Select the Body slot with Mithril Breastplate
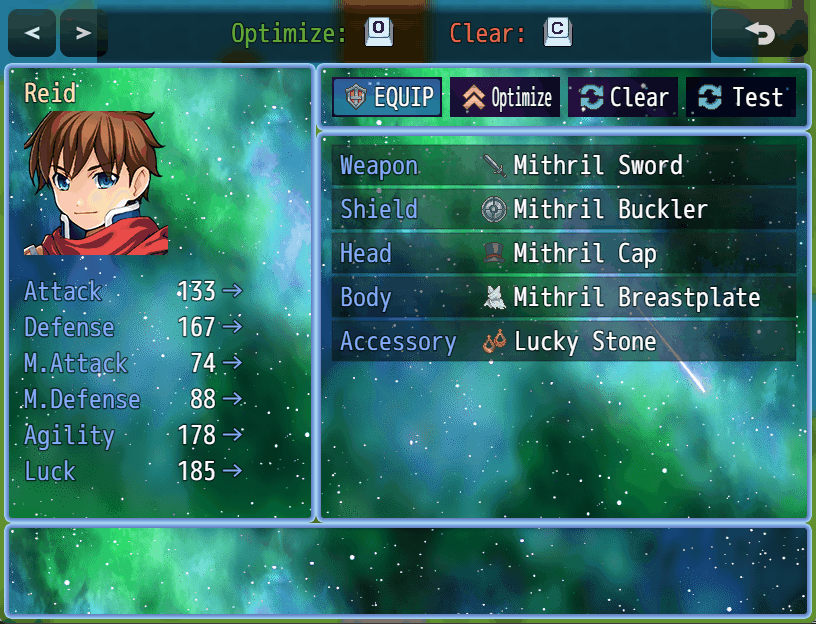Screen dimensions: 816x624 pyautogui.click(x=564, y=298)
